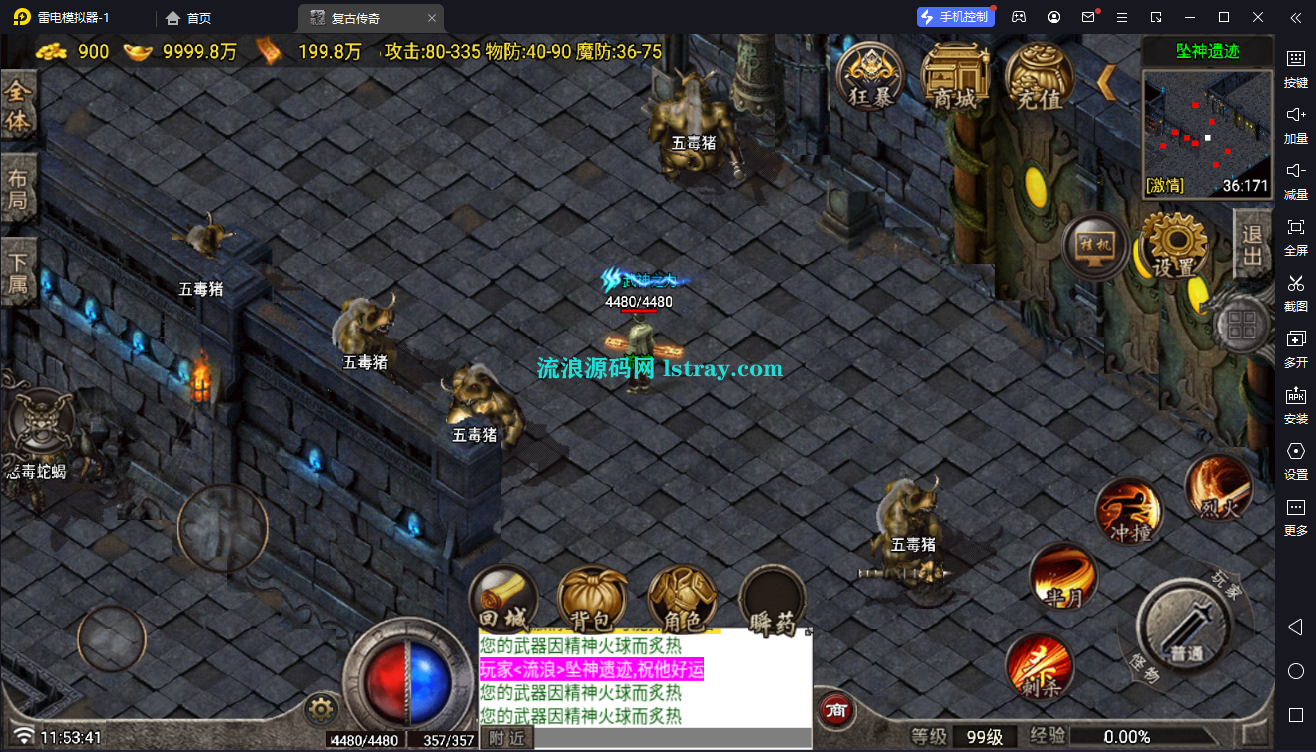Show the 角色 character sheet
The image size is (1316, 752).
click(682, 600)
